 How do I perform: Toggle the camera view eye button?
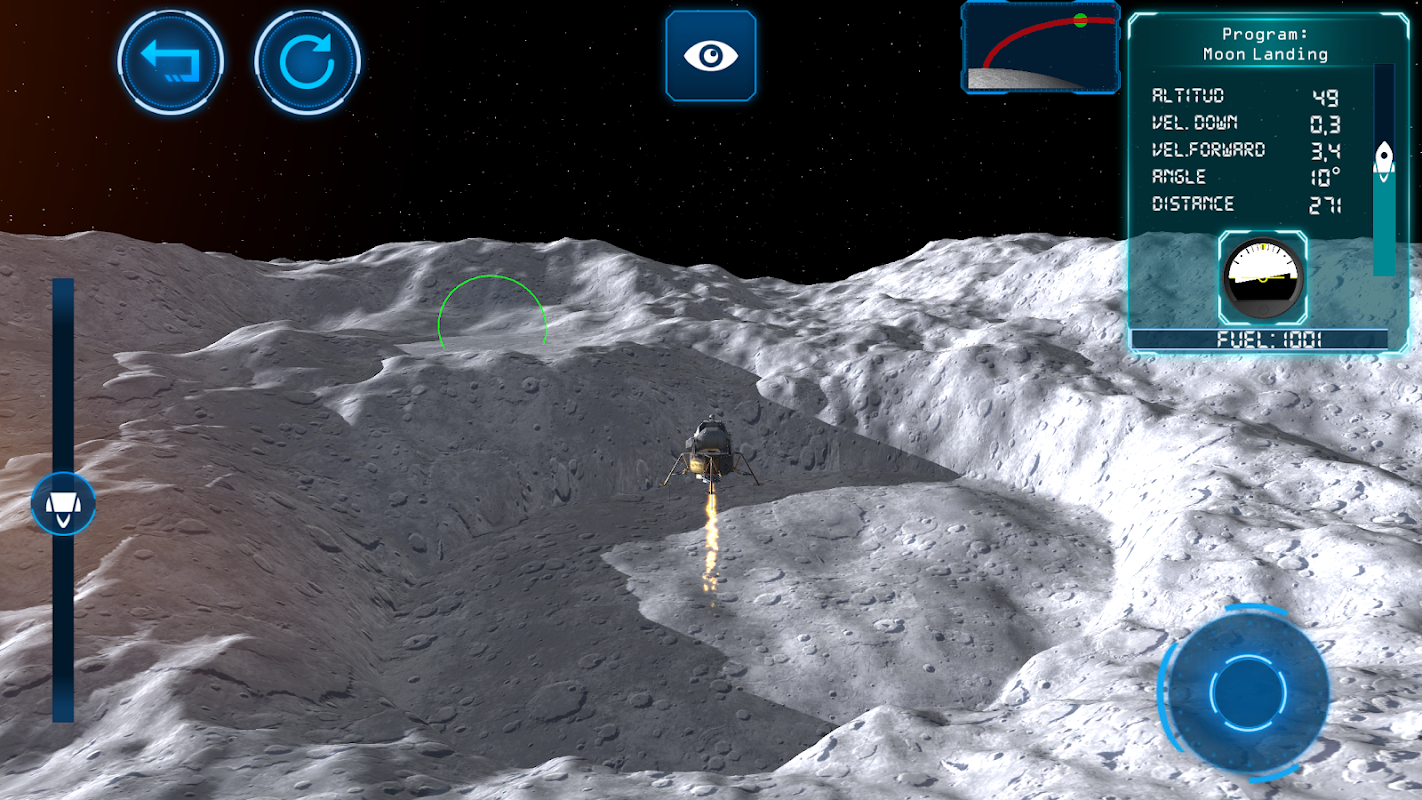point(711,56)
